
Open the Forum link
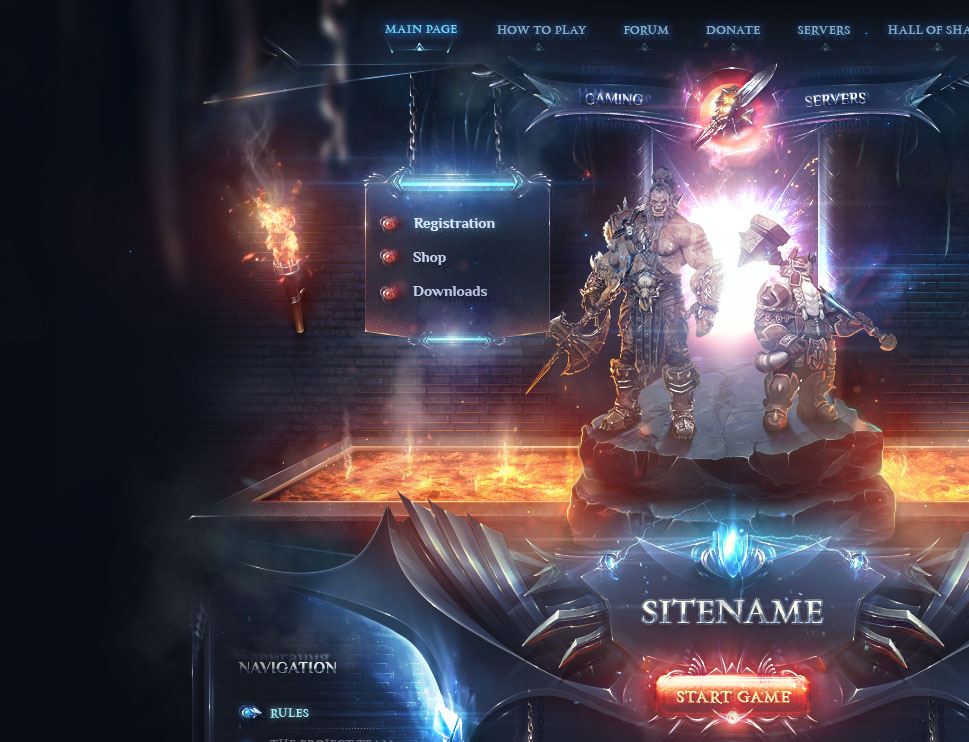coord(646,30)
